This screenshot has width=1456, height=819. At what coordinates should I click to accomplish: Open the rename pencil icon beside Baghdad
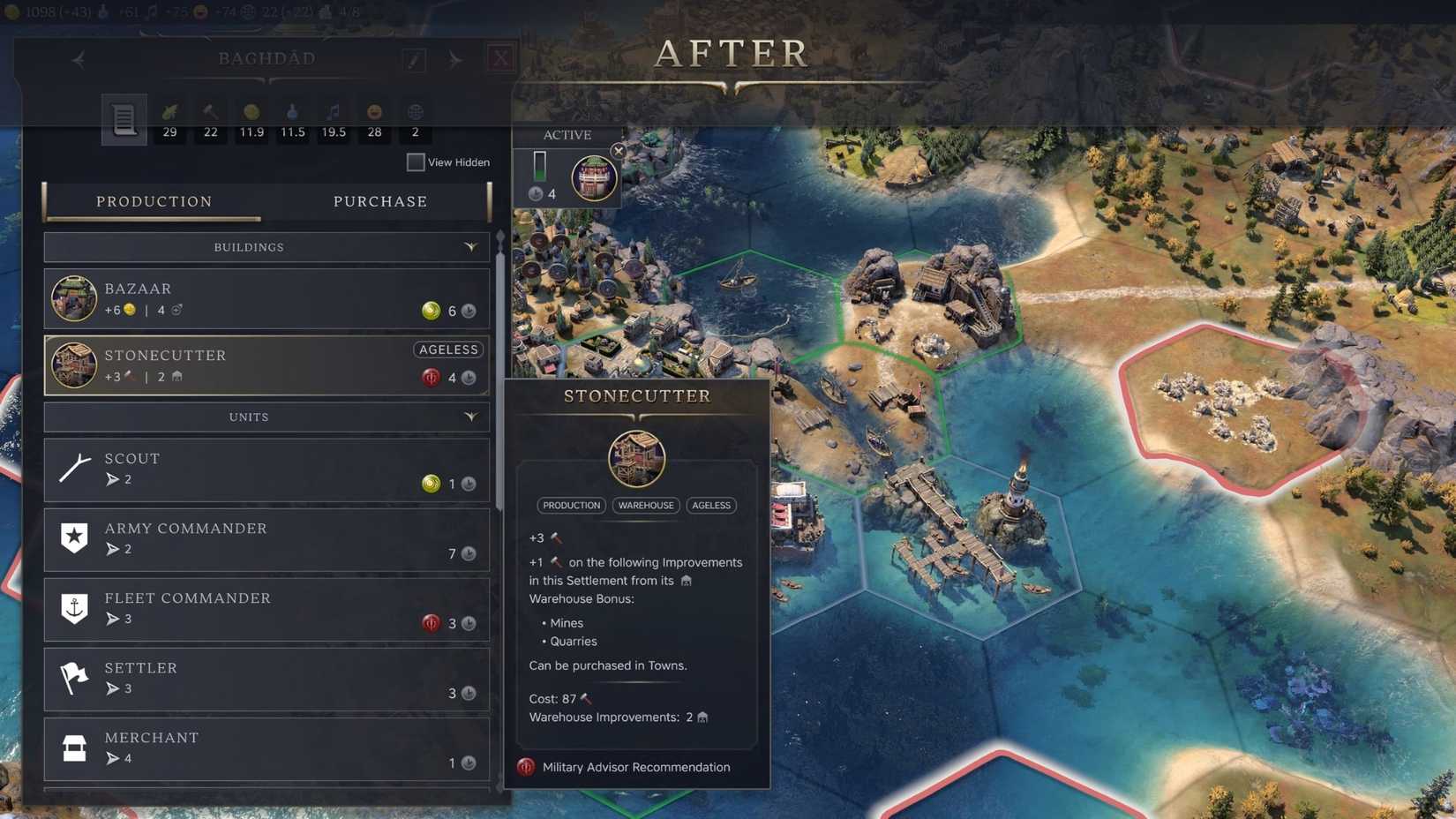pyautogui.click(x=413, y=59)
